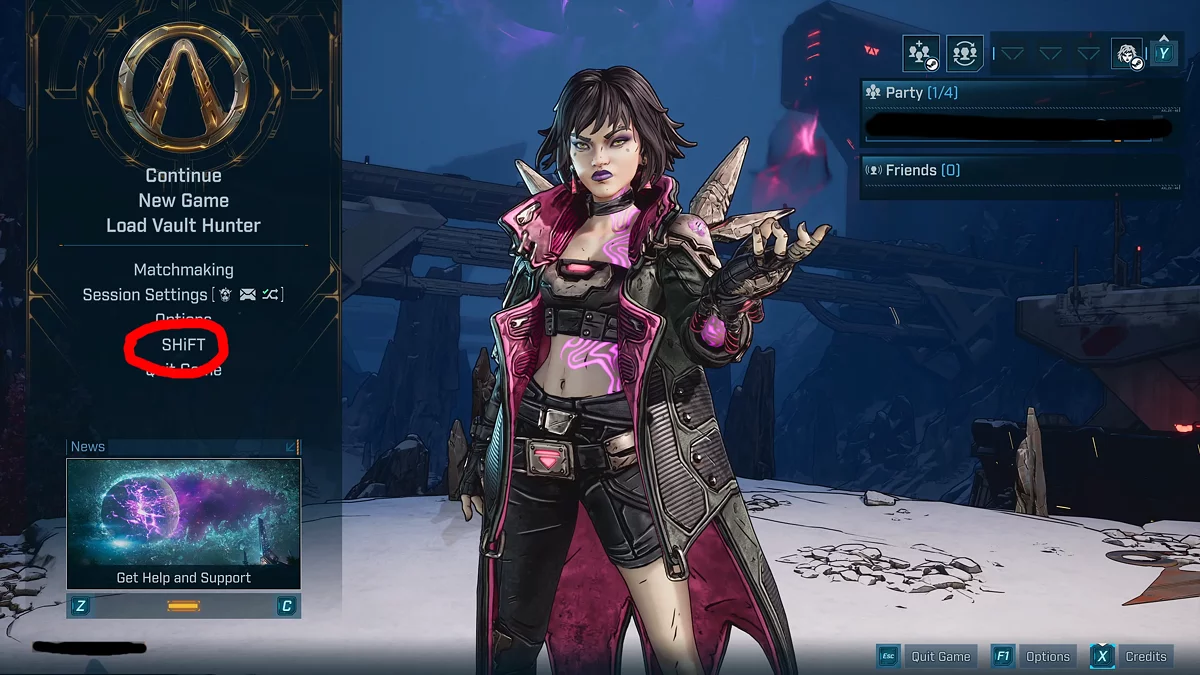Click the invite players to party icon
This screenshot has height=675, width=1200.
[x=921, y=53]
